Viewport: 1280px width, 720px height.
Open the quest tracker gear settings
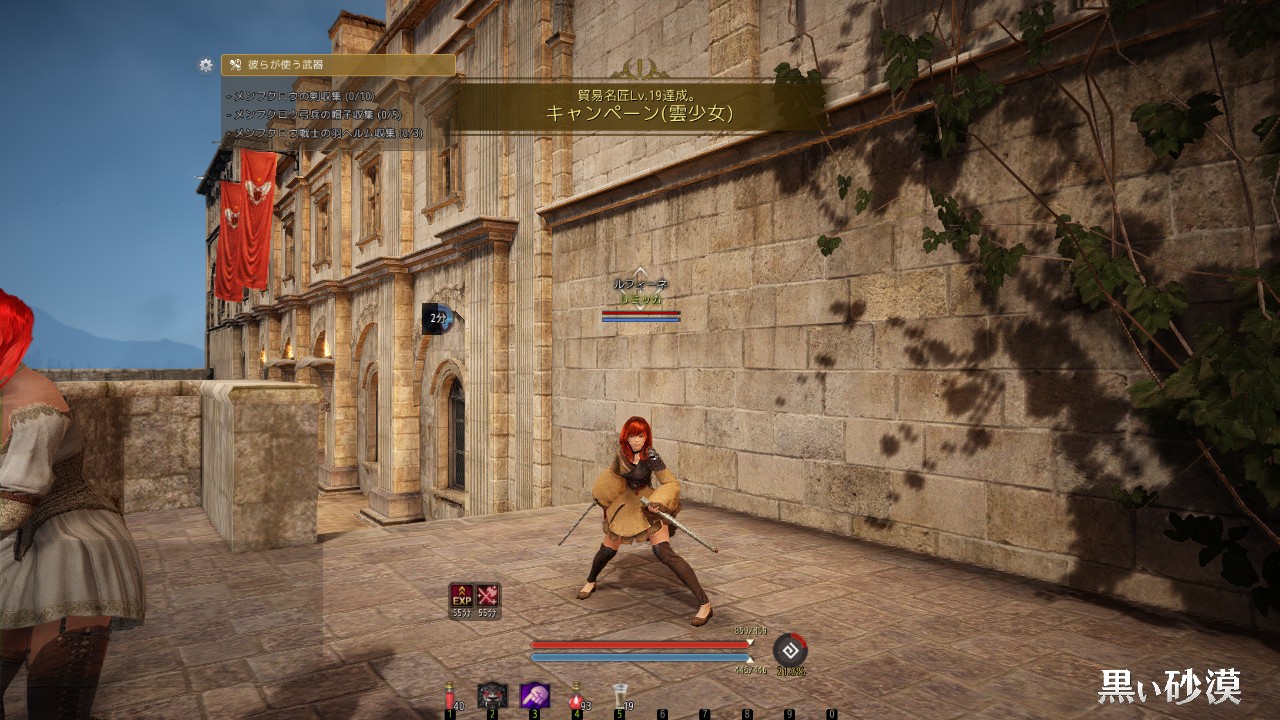(x=206, y=65)
